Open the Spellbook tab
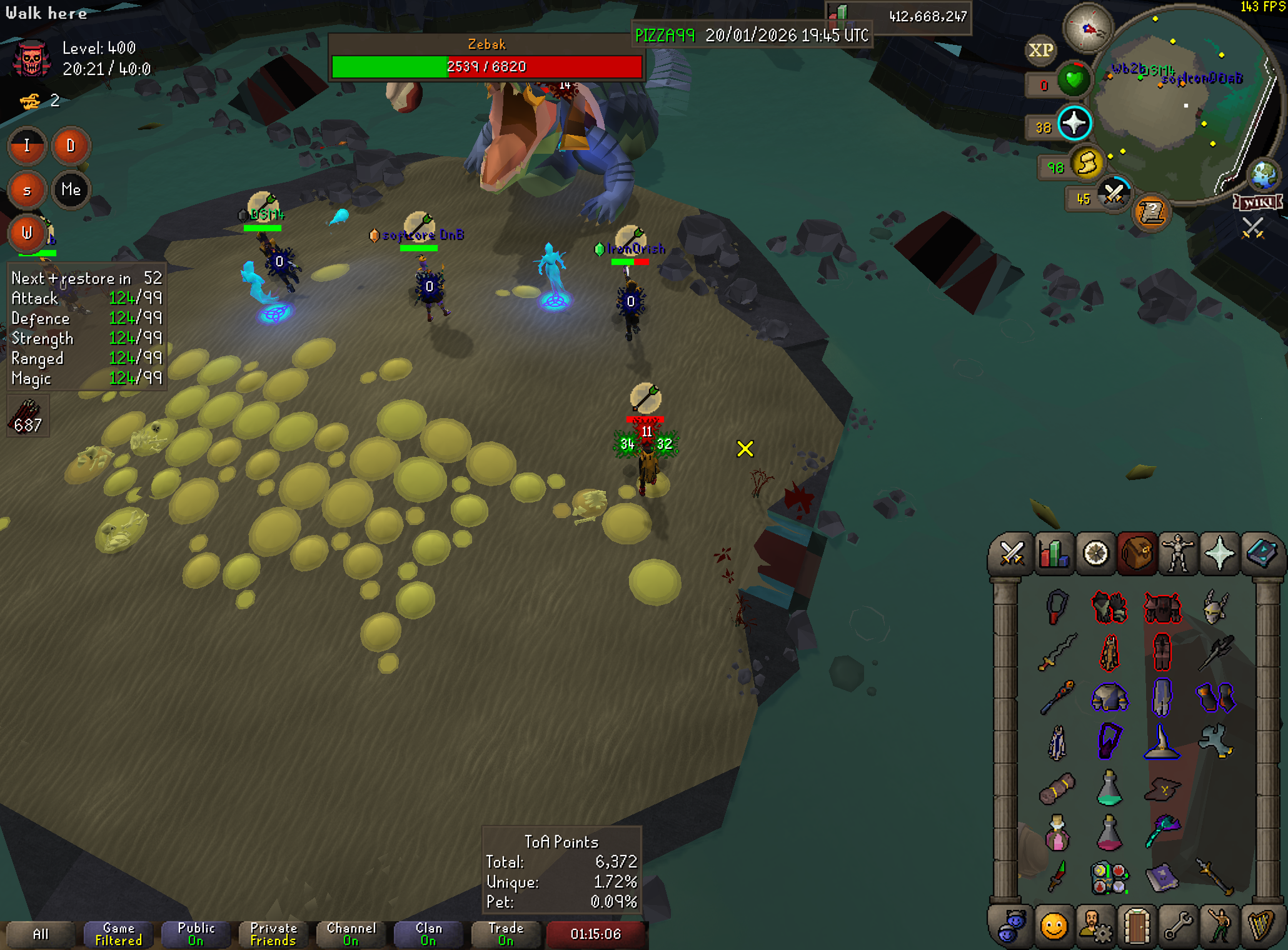The width and height of the screenshot is (1288, 950). [x=1262, y=554]
